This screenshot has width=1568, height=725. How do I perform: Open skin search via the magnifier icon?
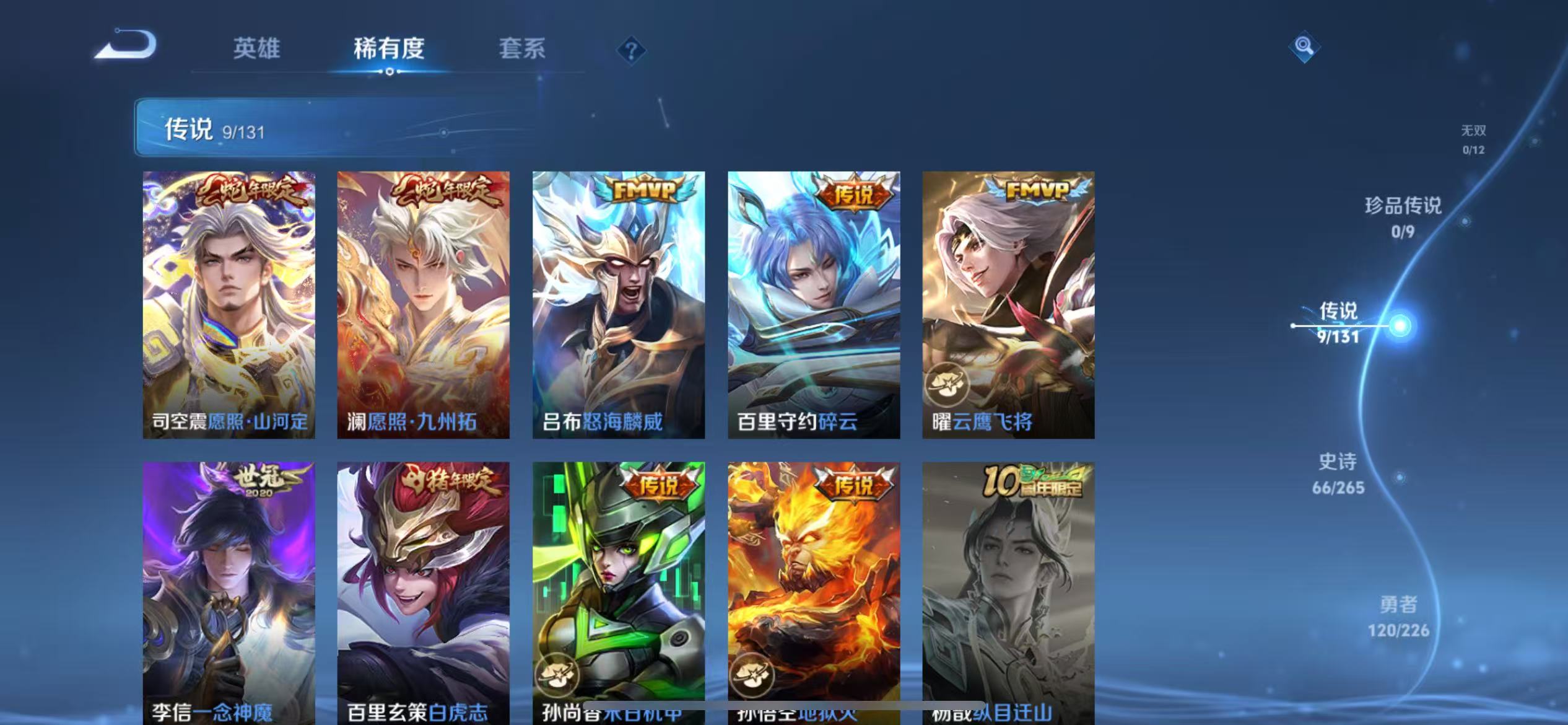[1303, 46]
